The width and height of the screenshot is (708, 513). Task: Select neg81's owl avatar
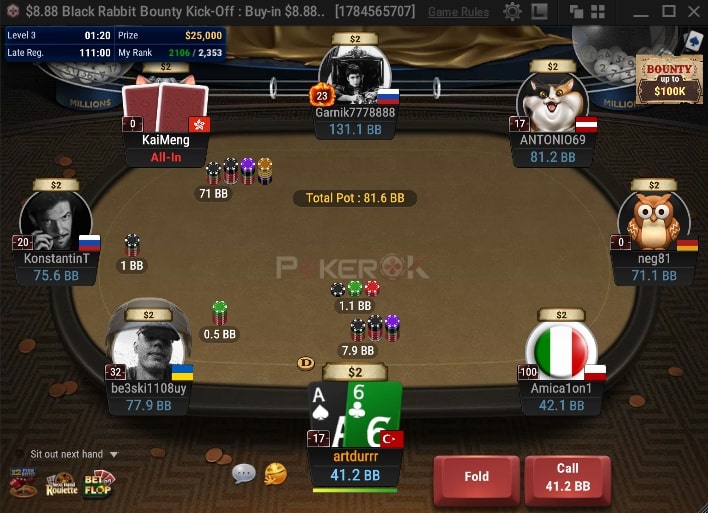tap(654, 219)
